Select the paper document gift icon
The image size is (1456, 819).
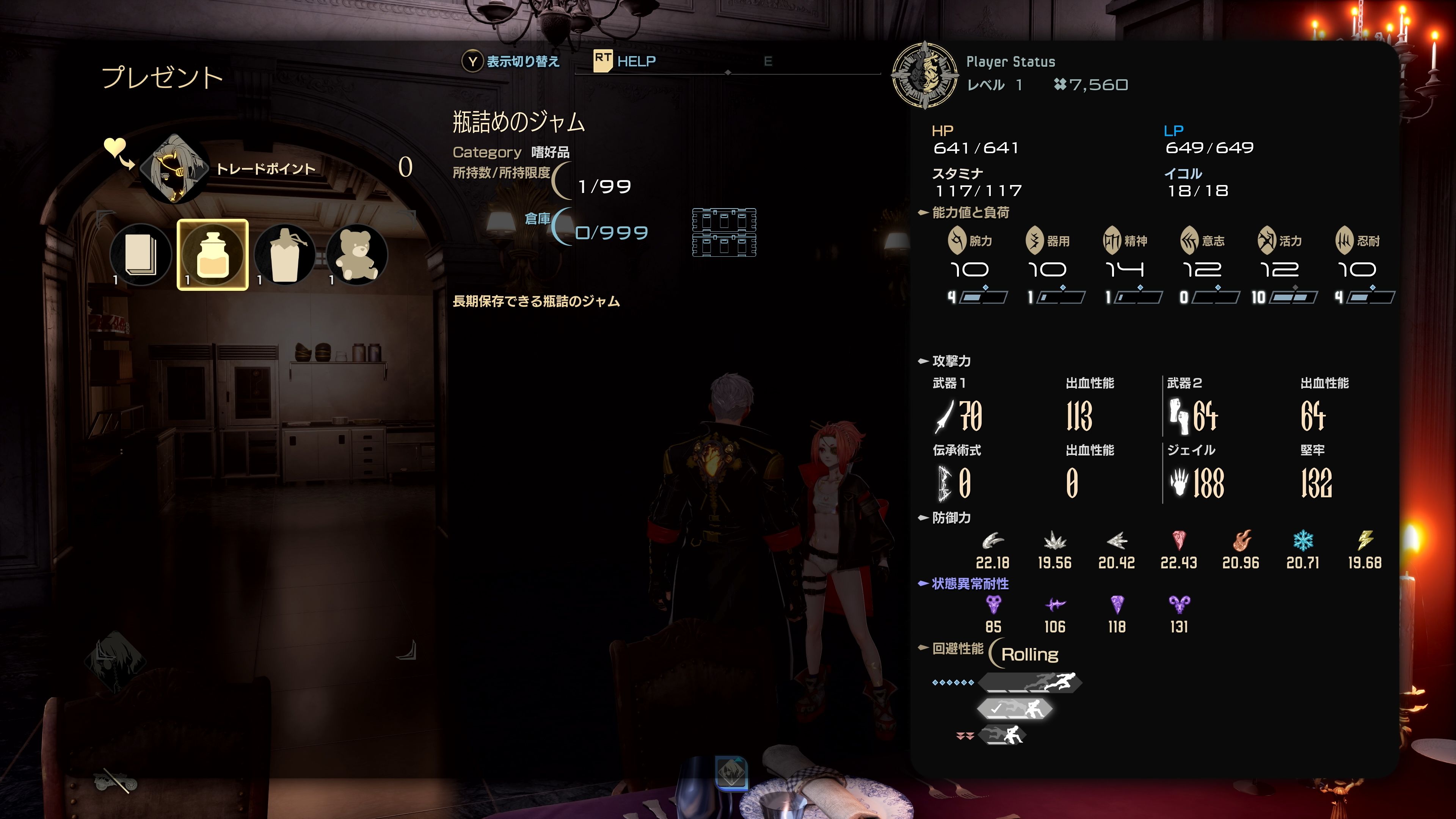pyautogui.click(x=141, y=255)
